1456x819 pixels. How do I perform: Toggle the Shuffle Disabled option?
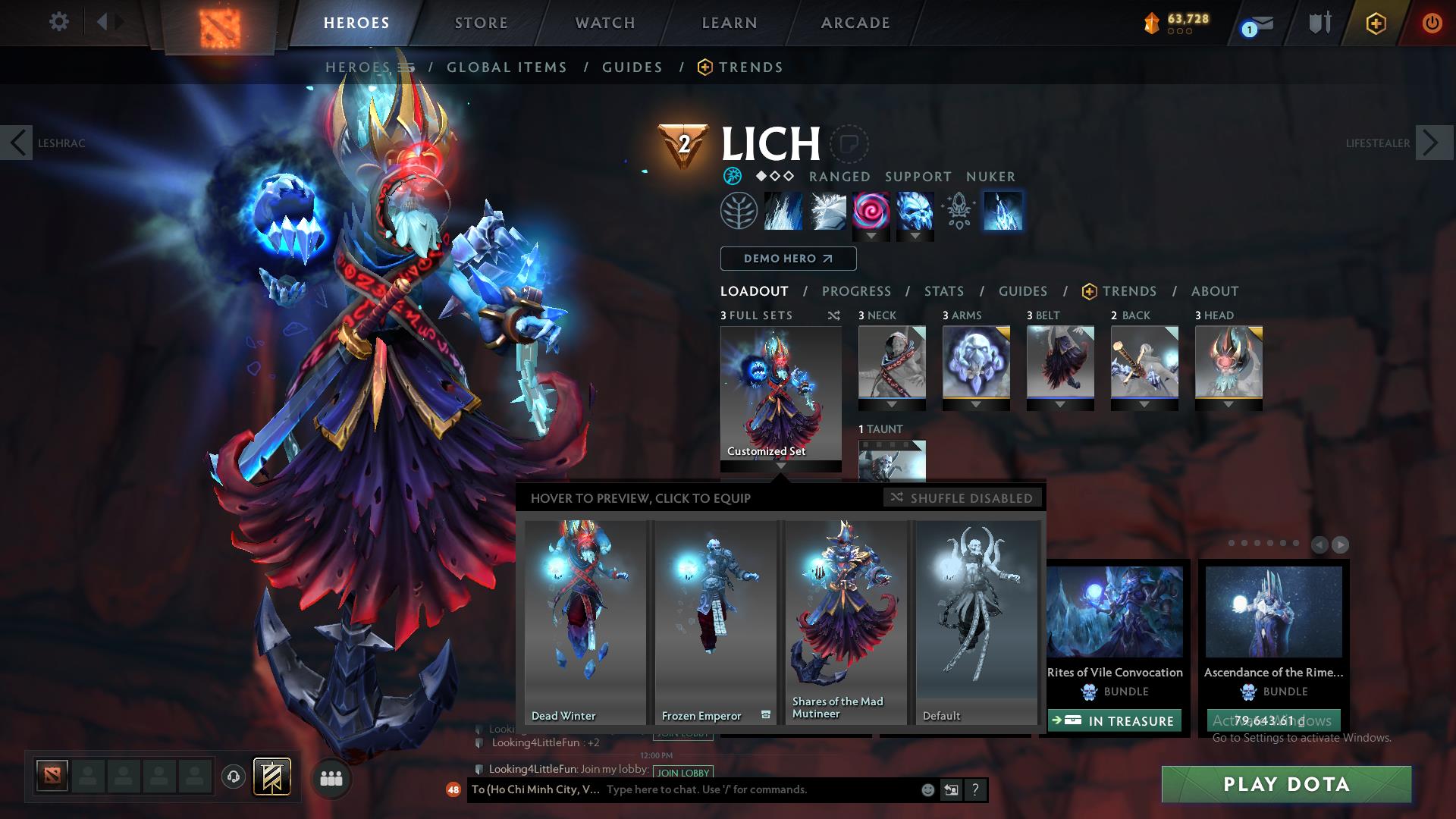[x=962, y=498]
